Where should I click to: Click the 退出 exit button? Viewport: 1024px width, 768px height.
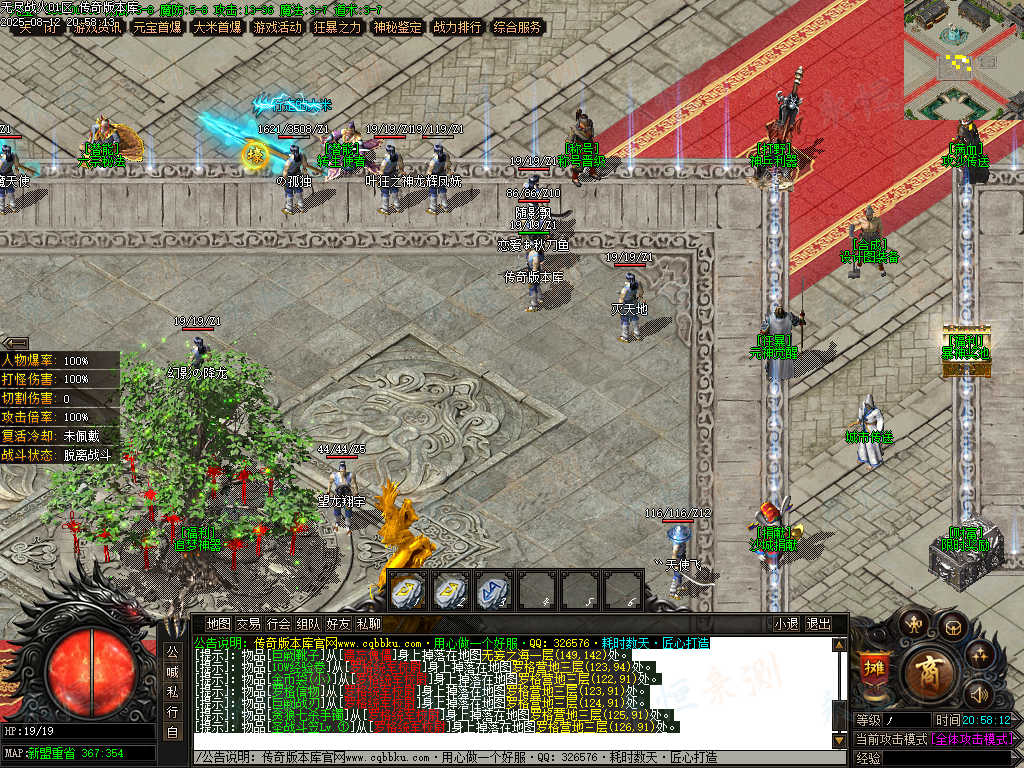[818, 624]
